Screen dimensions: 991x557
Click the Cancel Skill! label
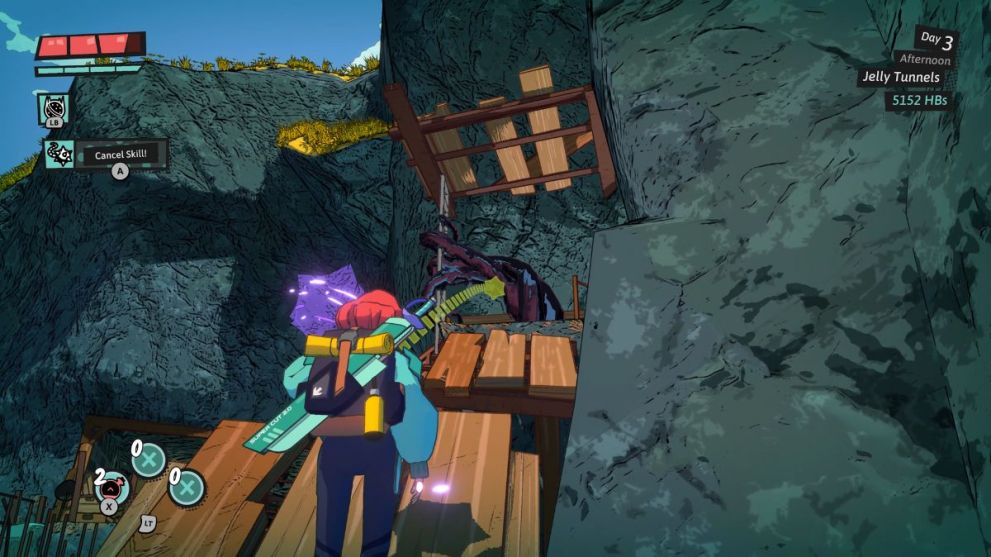click(x=122, y=155)
